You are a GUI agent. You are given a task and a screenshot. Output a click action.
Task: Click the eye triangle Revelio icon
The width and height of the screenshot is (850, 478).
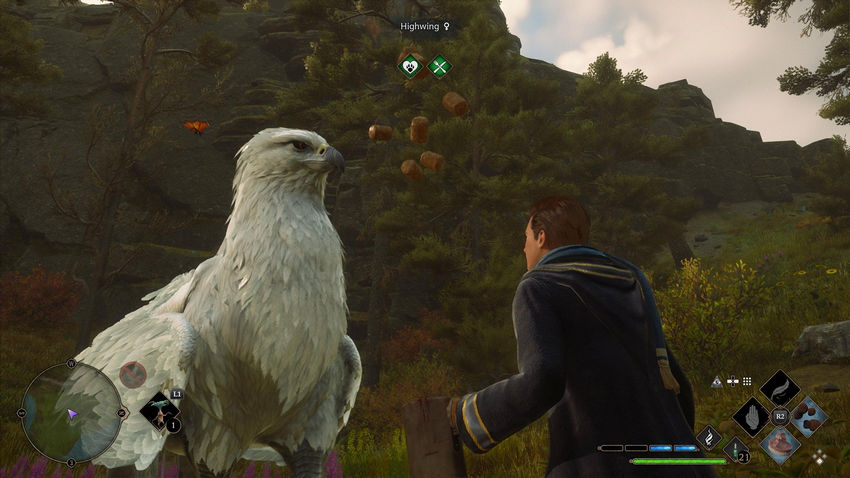716,381
